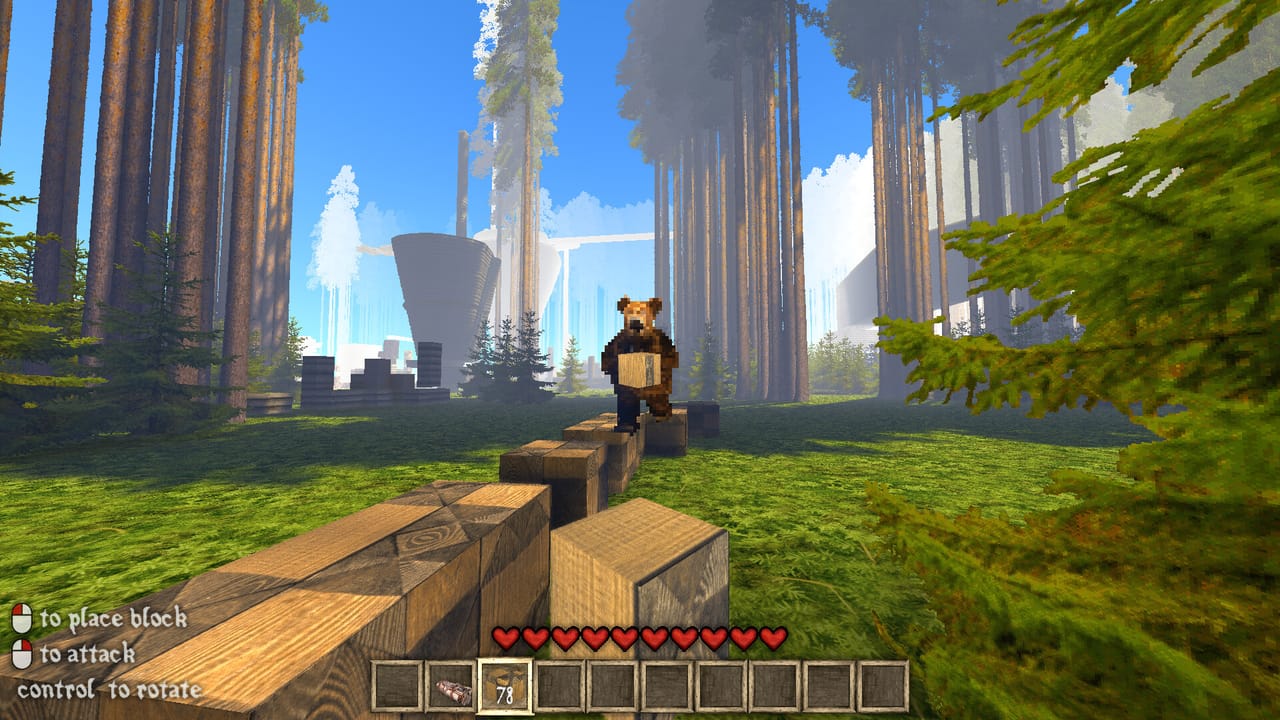Image resolution: width=1280 pixels, height=720 pixels.
Task: Click the left-mouse place block hint icon
Action: [20, 618]
